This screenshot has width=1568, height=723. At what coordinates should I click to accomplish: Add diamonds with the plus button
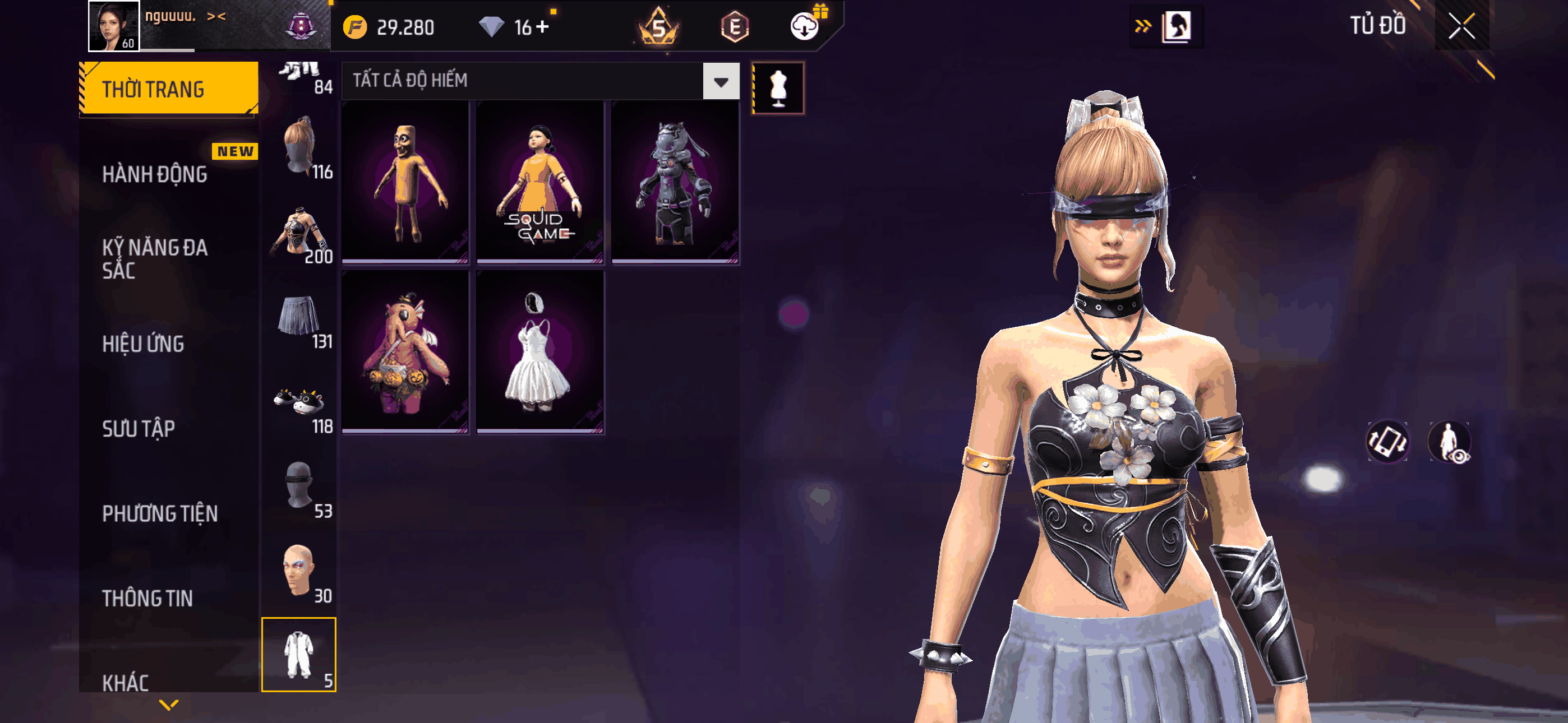[542, 27]
